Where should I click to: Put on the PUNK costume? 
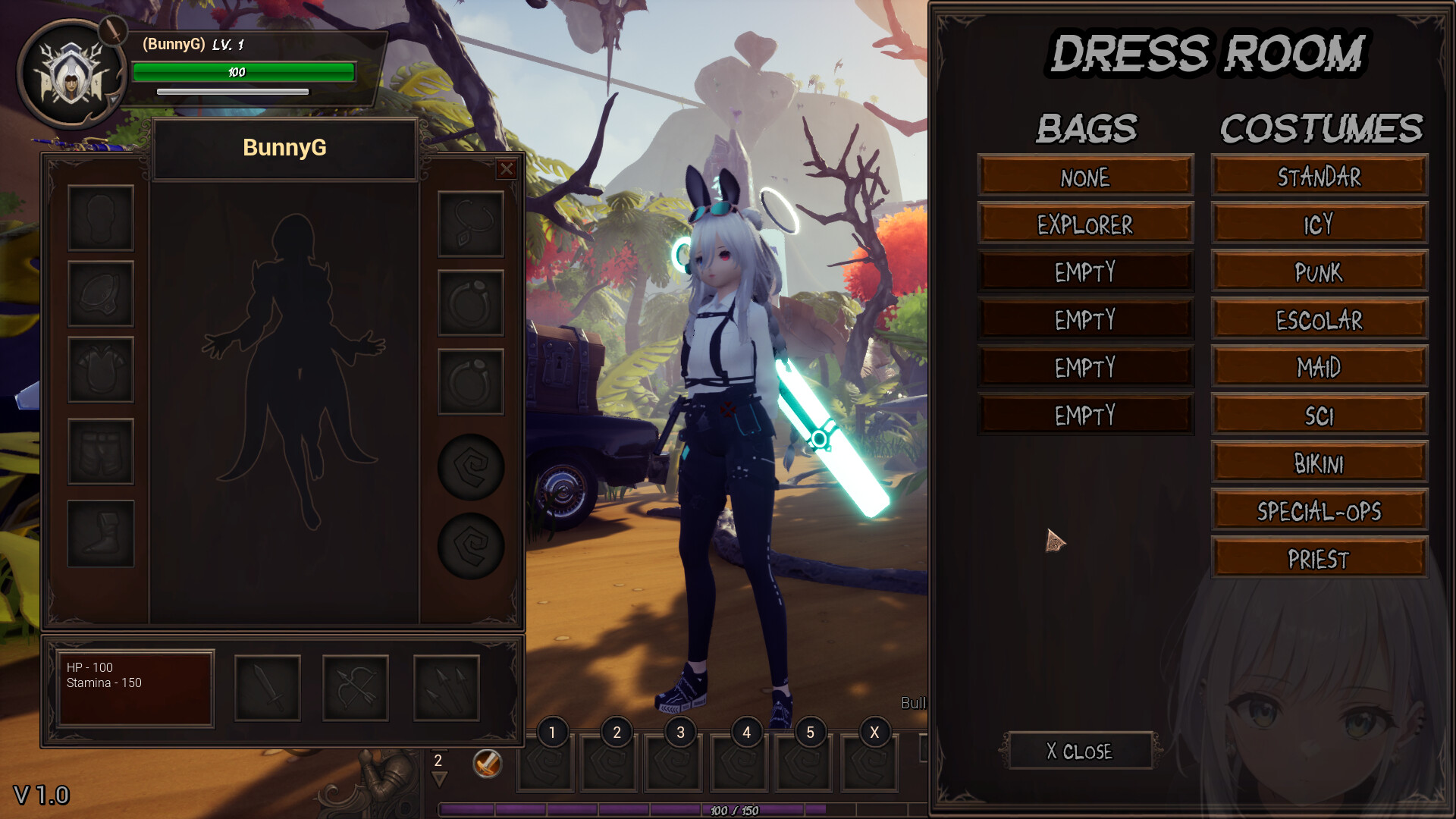click(x=1319, y=272)
